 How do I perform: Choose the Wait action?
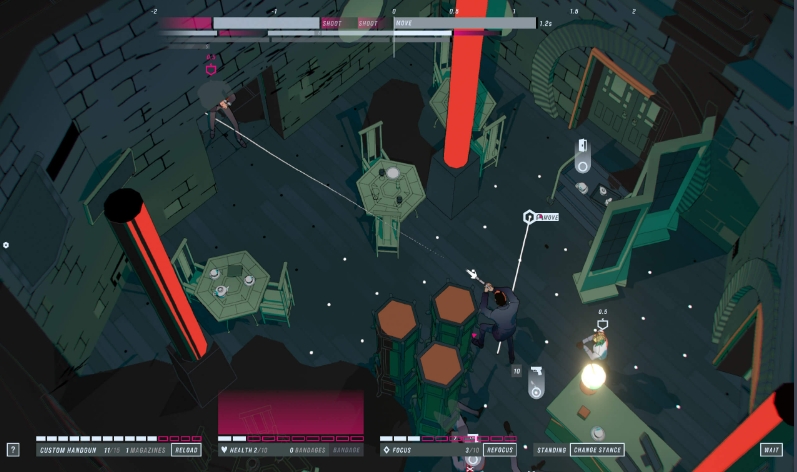pyautogui.click(x=771, y=450)
